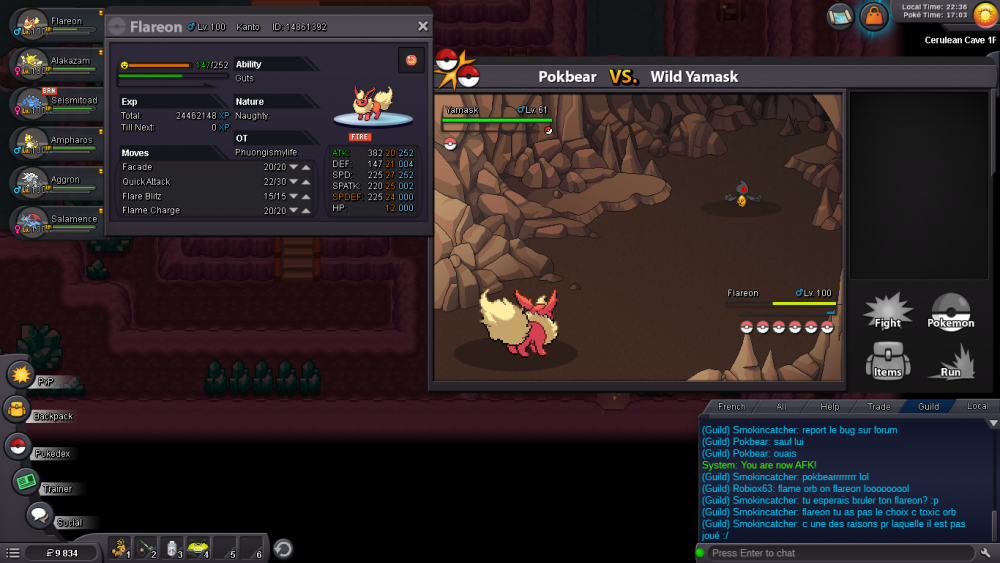Switch to the French chat tab
1000x563 pixels.
point(732,407)
